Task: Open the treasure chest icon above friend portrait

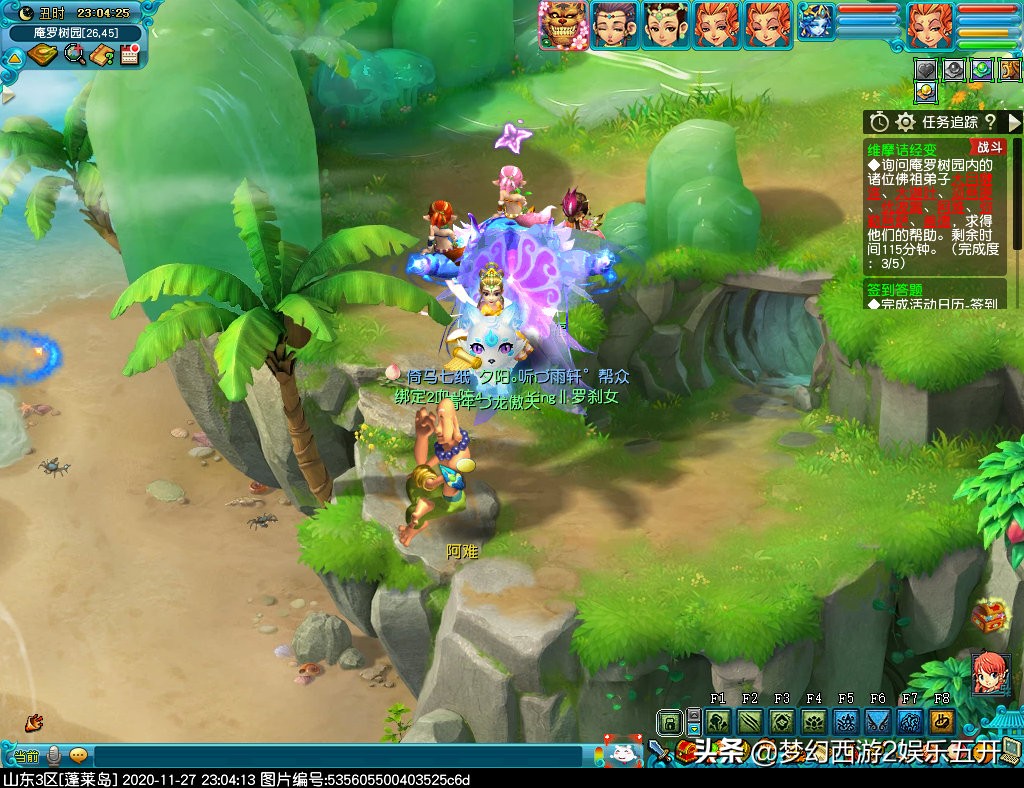Action: pyautogui.click(x=988, y=616)
